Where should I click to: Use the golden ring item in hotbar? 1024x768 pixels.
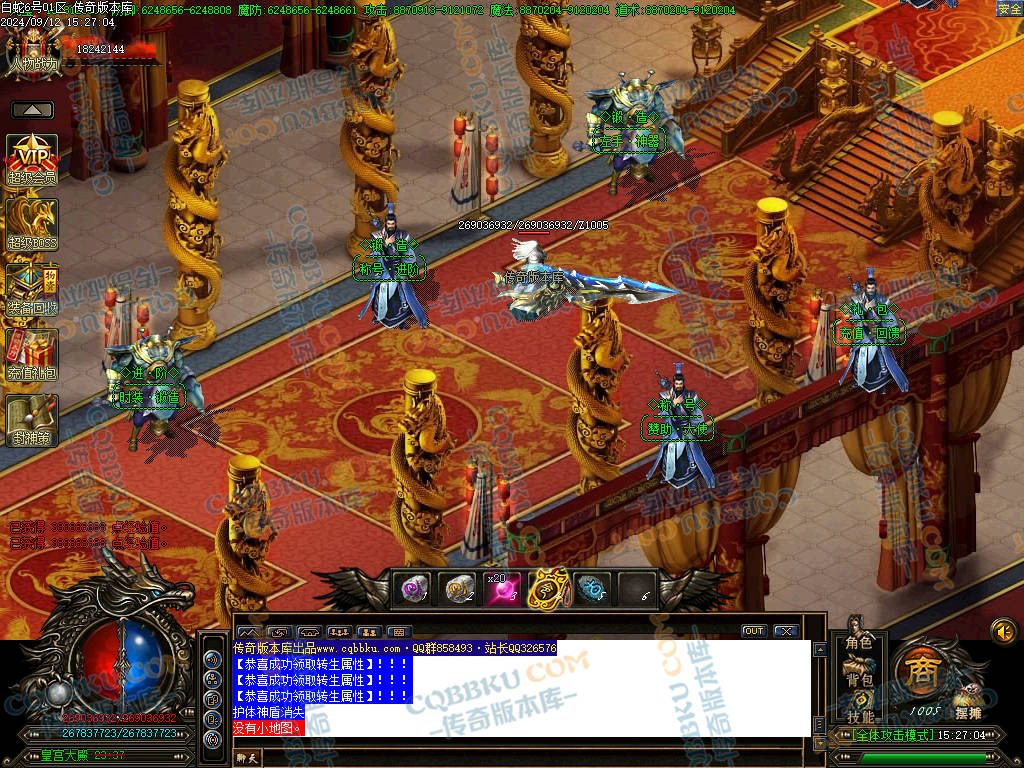click(548, 590)
